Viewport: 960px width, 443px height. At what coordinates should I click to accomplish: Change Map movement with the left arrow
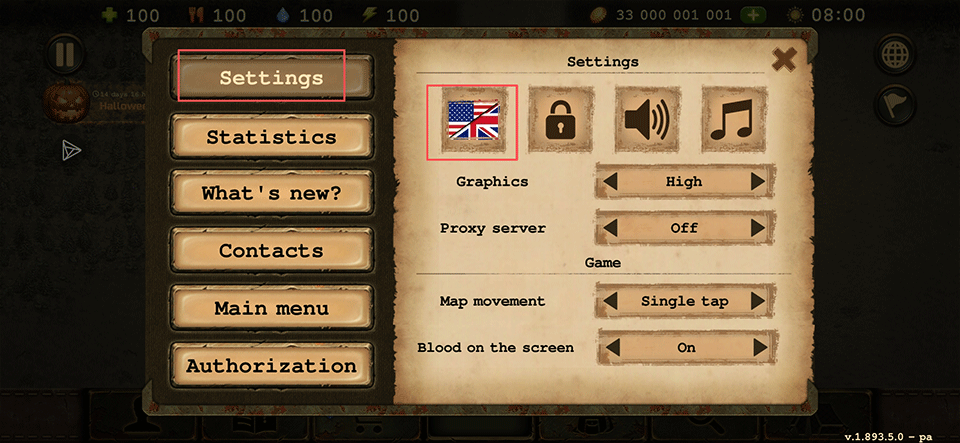pyautogui.click(x=612, y=301)
